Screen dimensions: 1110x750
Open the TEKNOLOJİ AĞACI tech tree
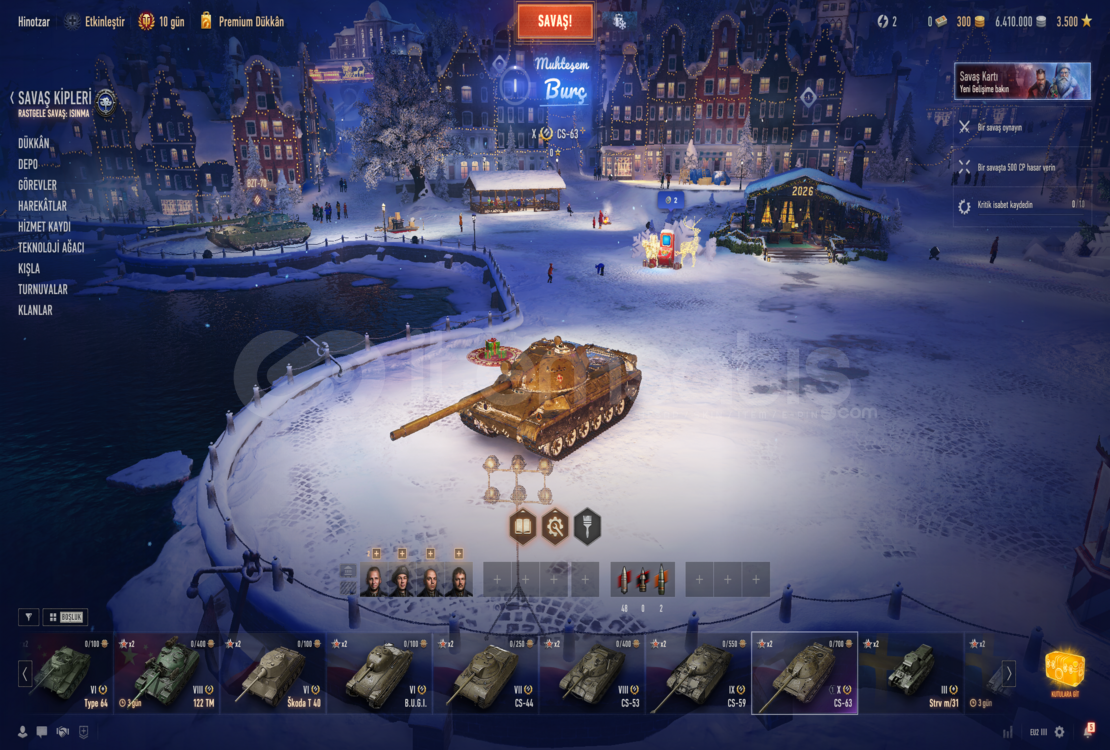[x=51, y=248]
